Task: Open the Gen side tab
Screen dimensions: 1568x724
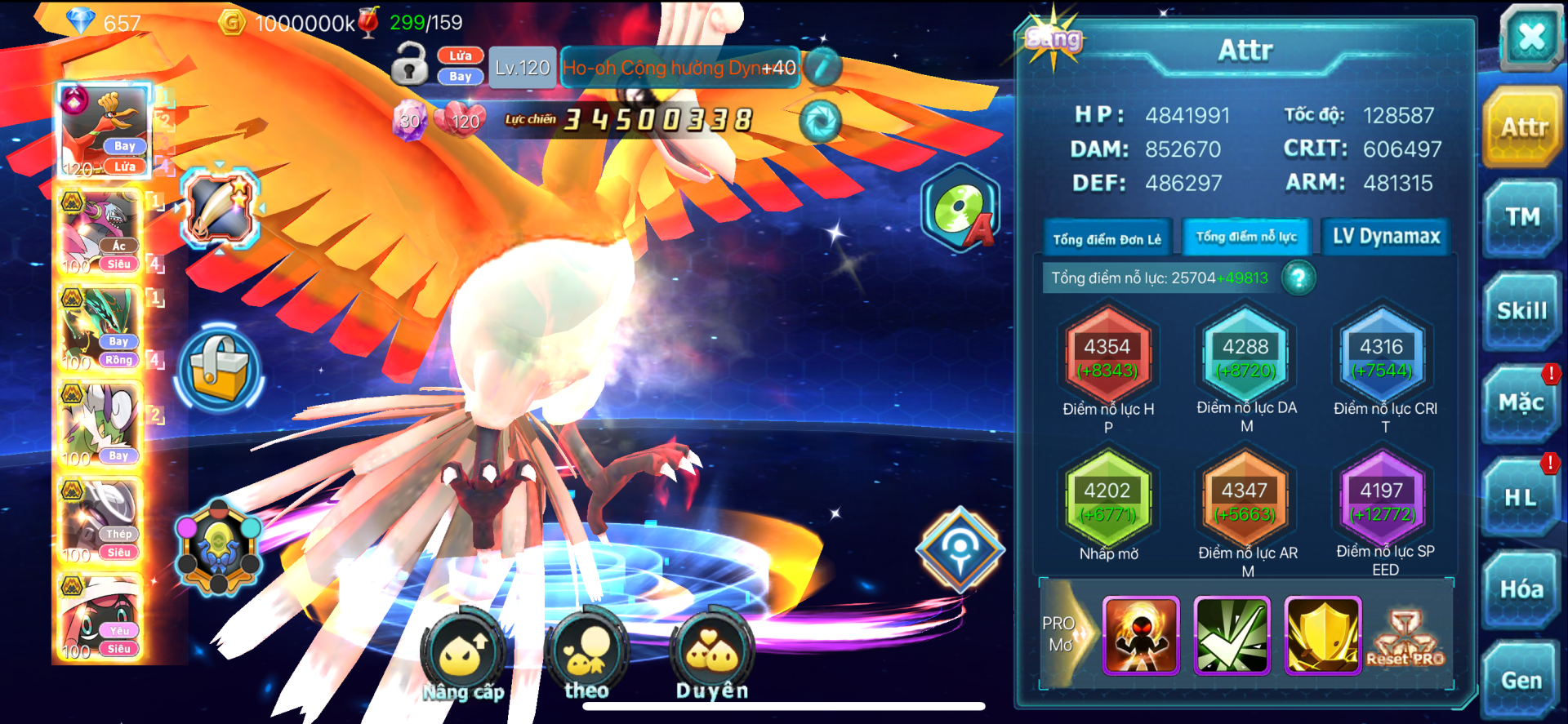Action: pyautogui.click(x=1521, y=680)
